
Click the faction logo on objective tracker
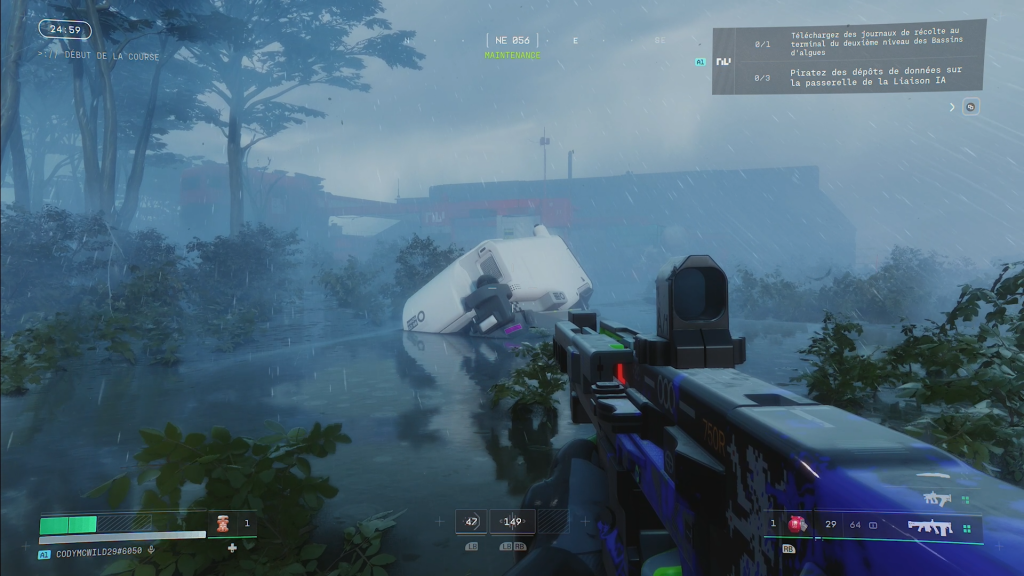pyautogui.click(x=724, y=61)
